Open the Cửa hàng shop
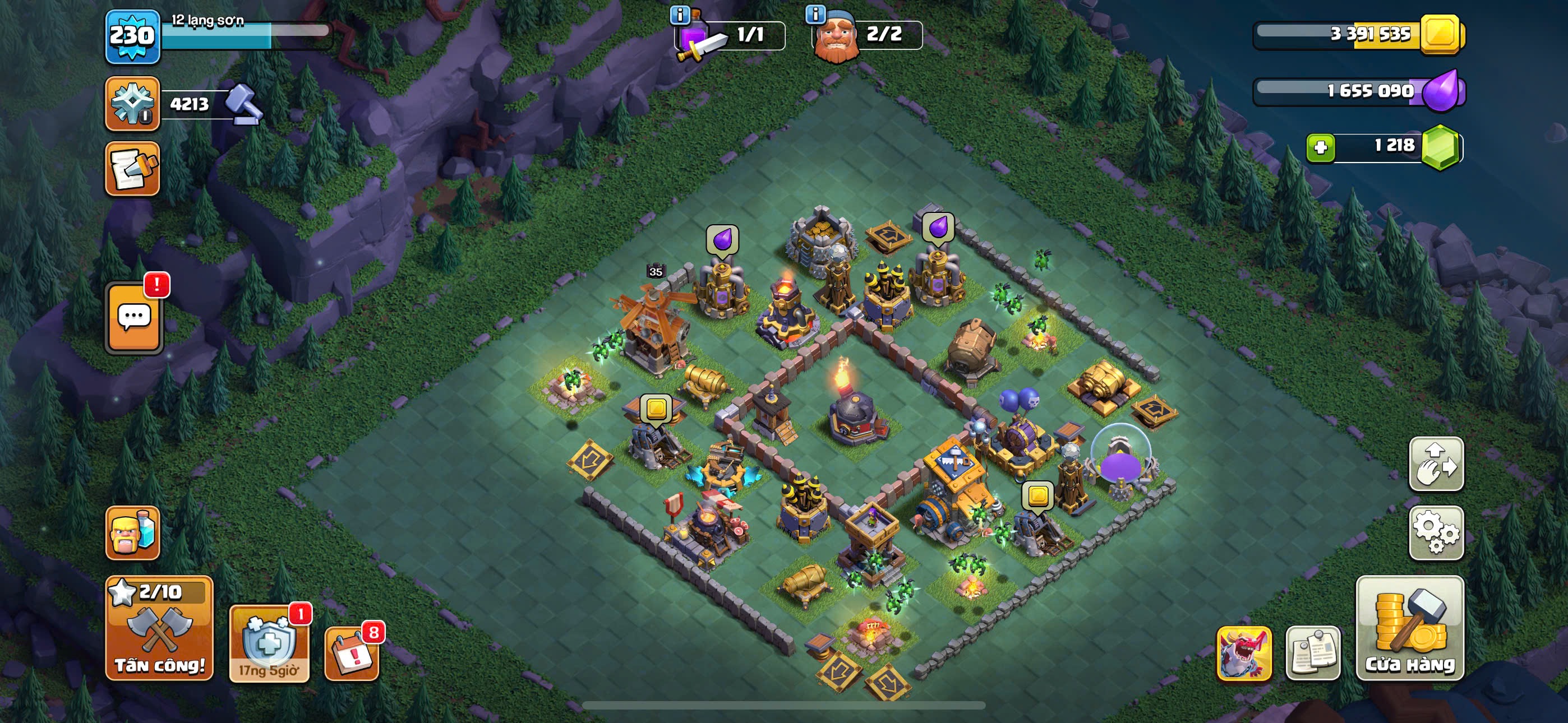 1409,628
